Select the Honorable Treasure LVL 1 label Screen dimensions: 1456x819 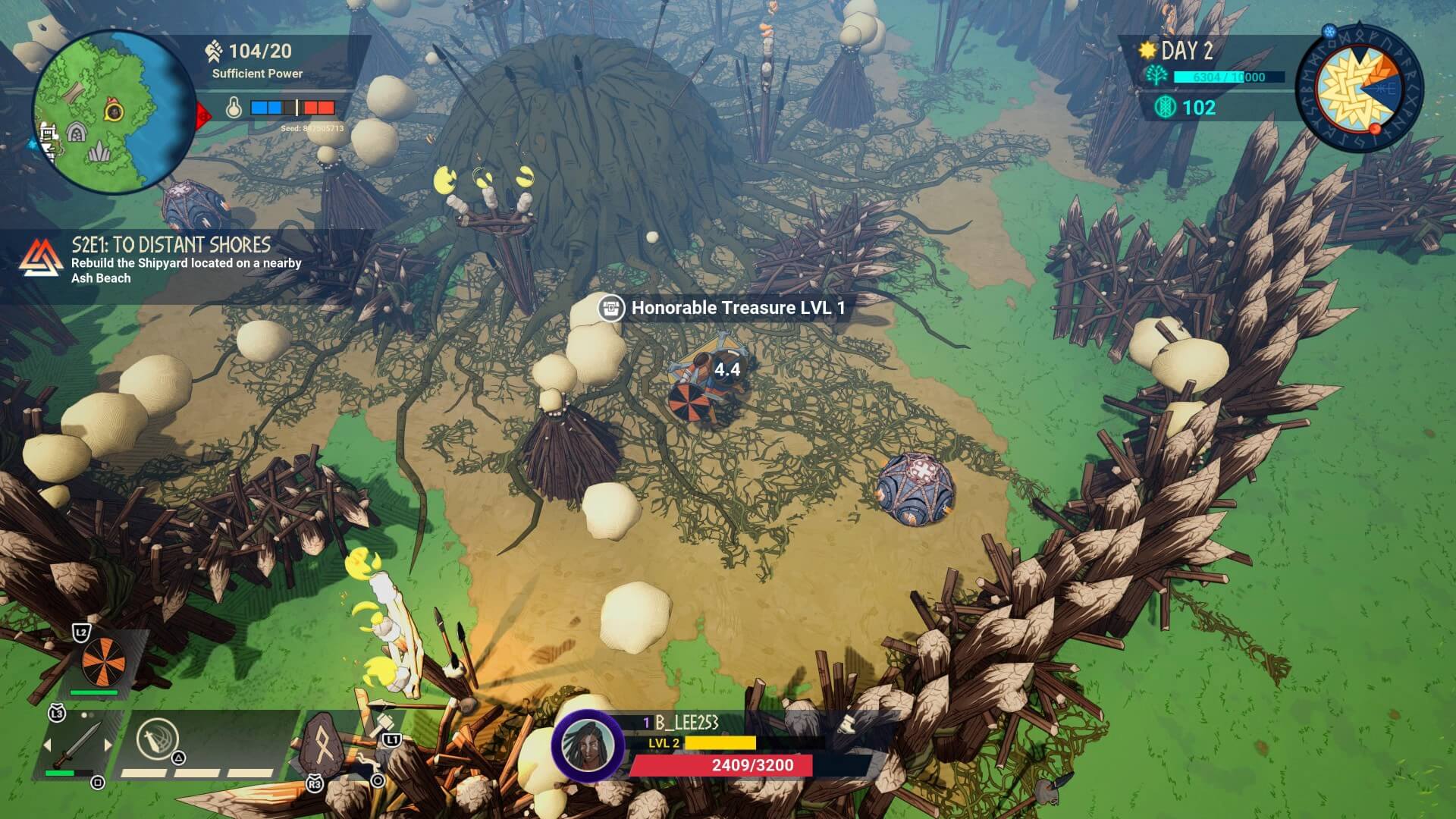coord(726,308)
